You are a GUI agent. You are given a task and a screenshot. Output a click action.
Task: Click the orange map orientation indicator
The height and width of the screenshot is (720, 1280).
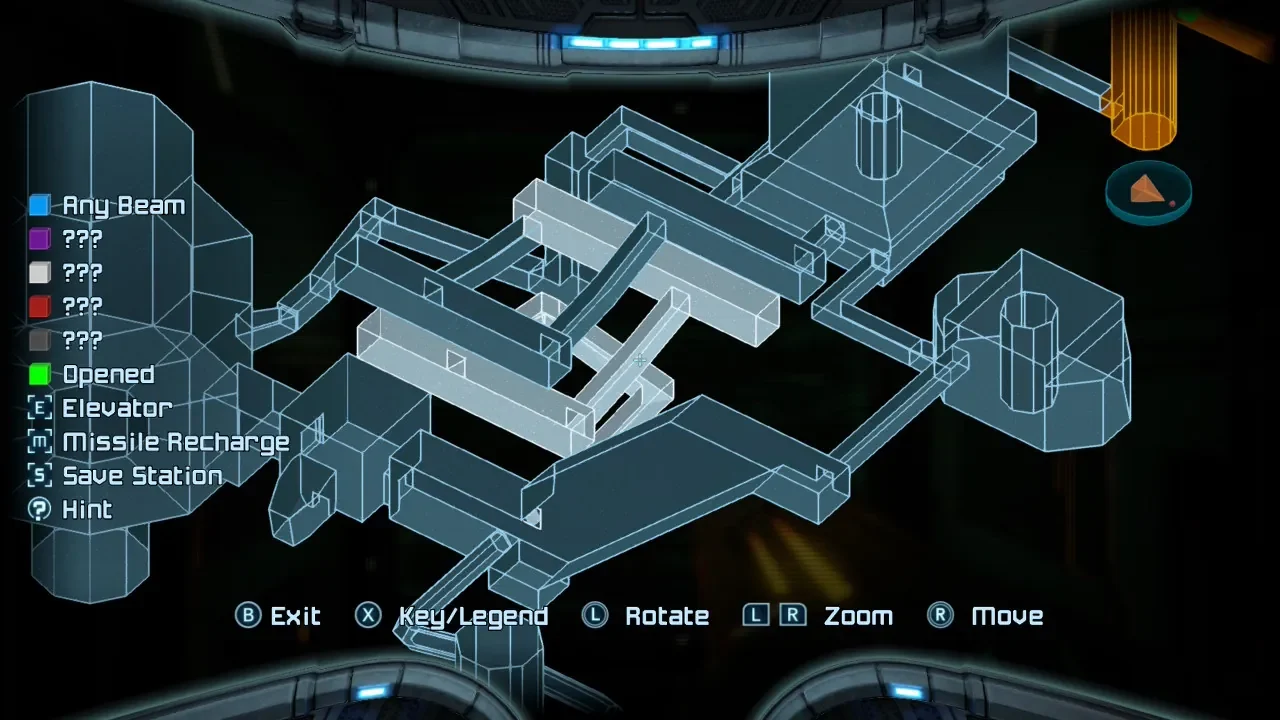tap(1148, 191)
